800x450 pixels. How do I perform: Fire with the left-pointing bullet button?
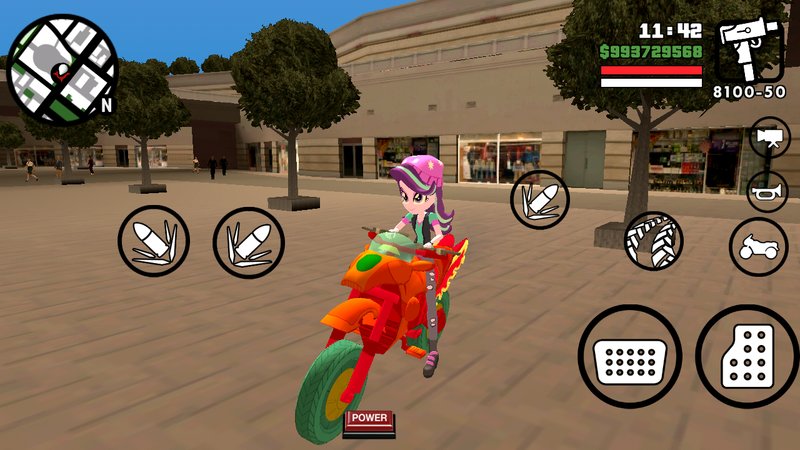[x=154, y=241]
